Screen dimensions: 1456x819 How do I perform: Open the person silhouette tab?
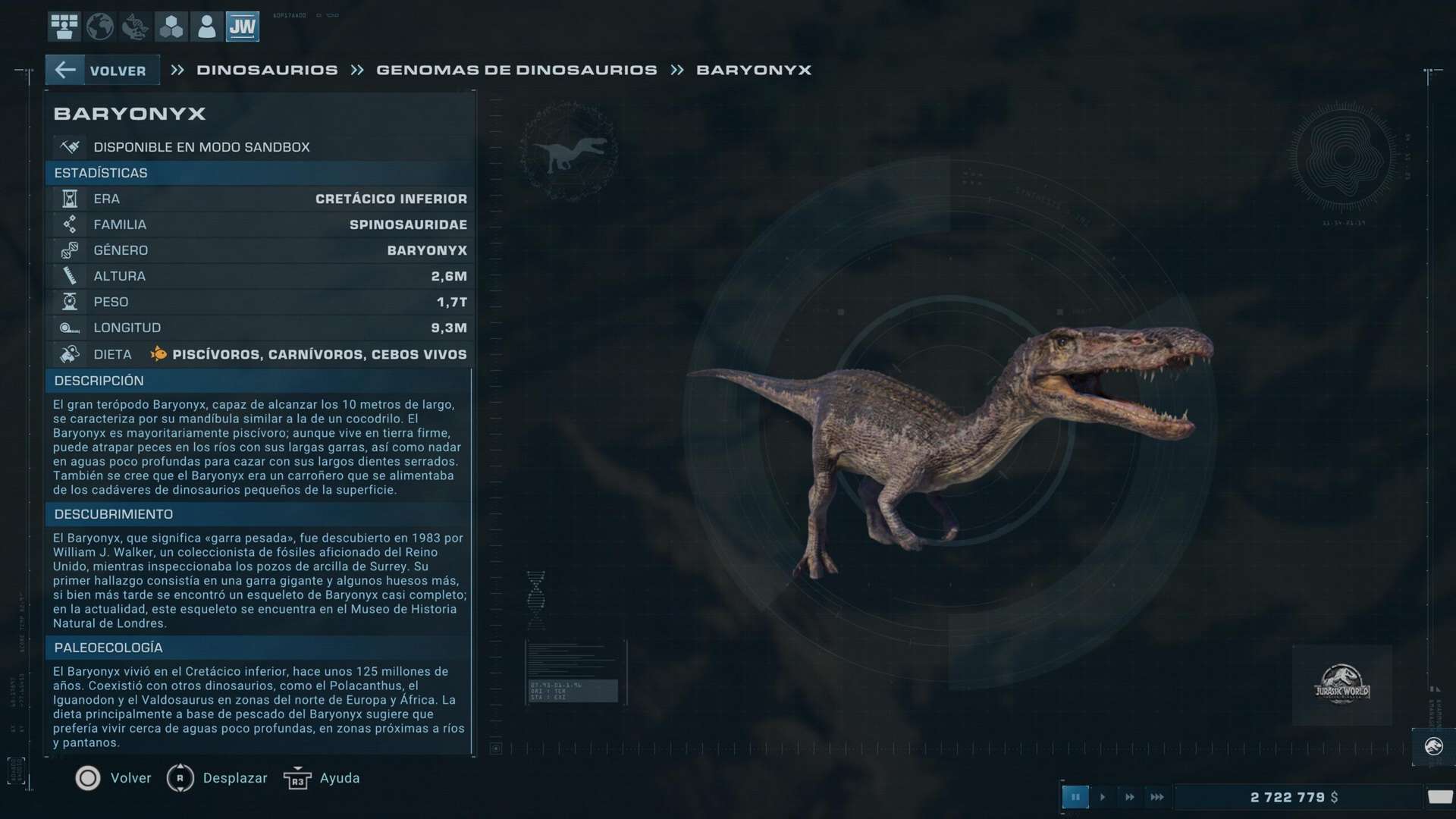tap(206, 27)
